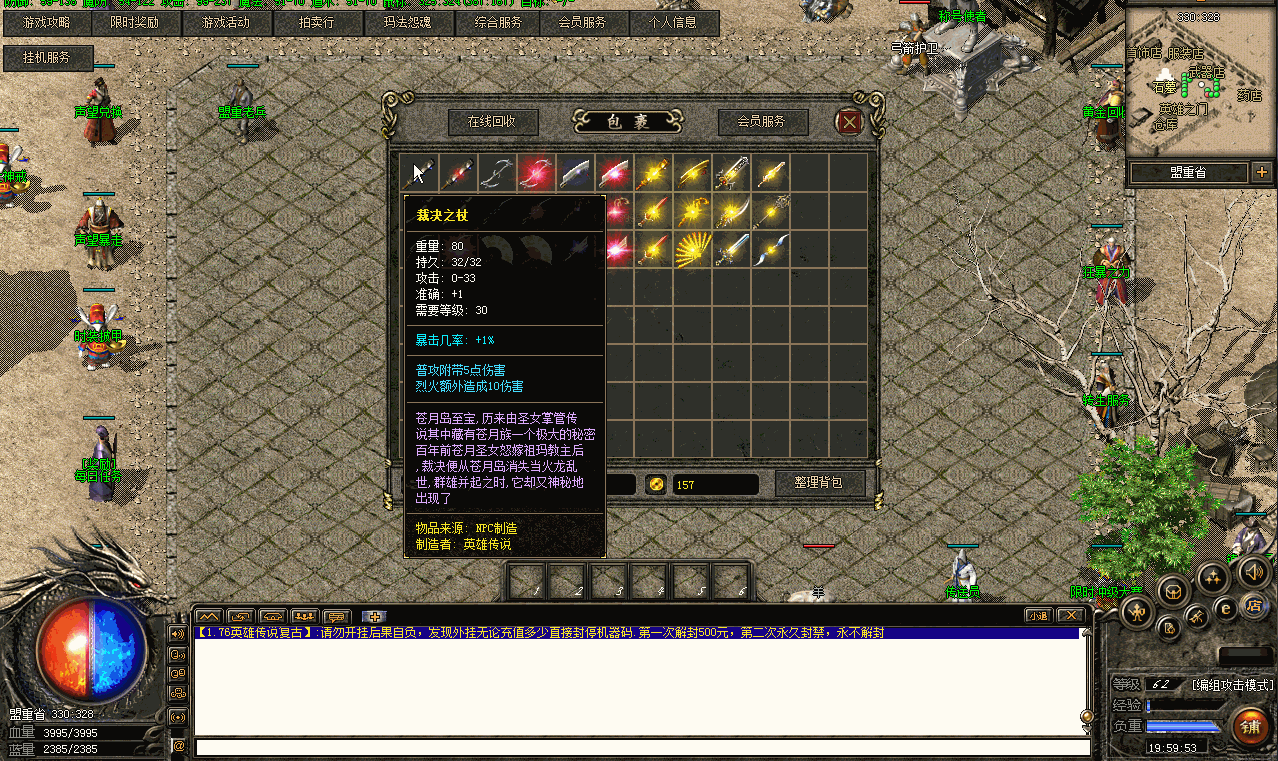Open the character equipment round icon
1278x761 pixels.
pyautogui.click(x=1137, y=612)
